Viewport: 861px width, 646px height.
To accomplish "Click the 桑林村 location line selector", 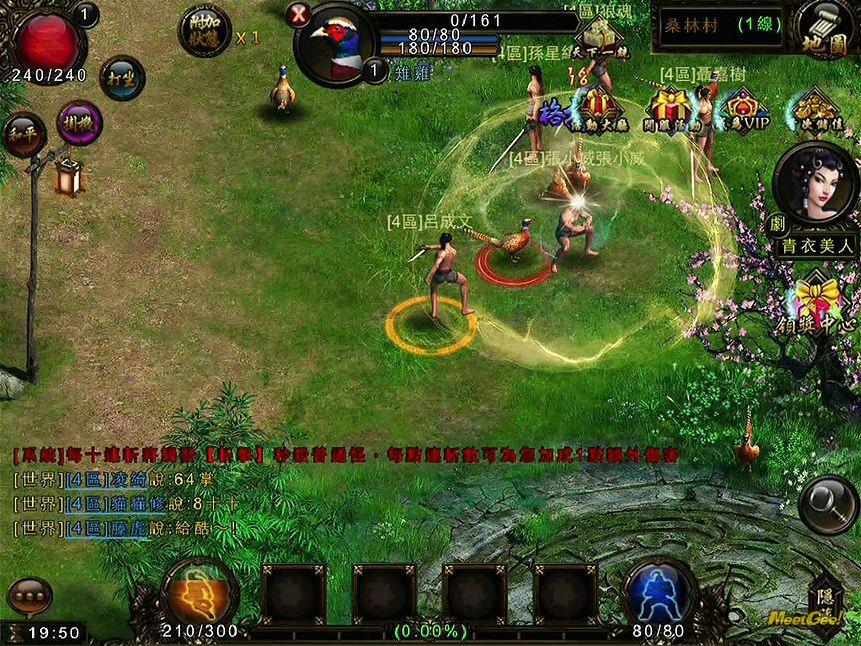I will 720,25.
